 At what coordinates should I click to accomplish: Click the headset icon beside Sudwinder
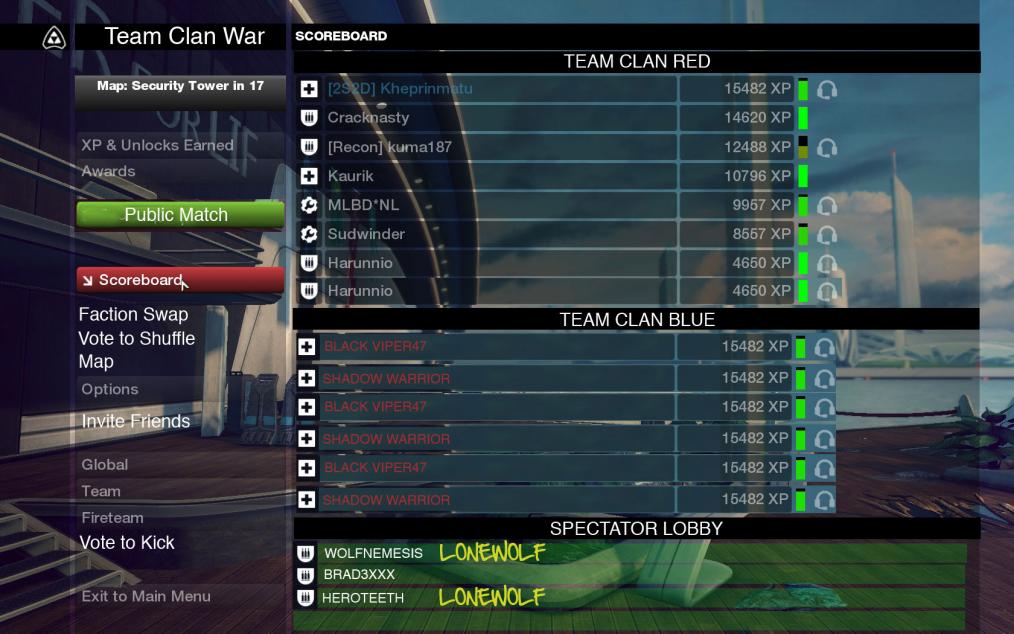click(827, 235)
